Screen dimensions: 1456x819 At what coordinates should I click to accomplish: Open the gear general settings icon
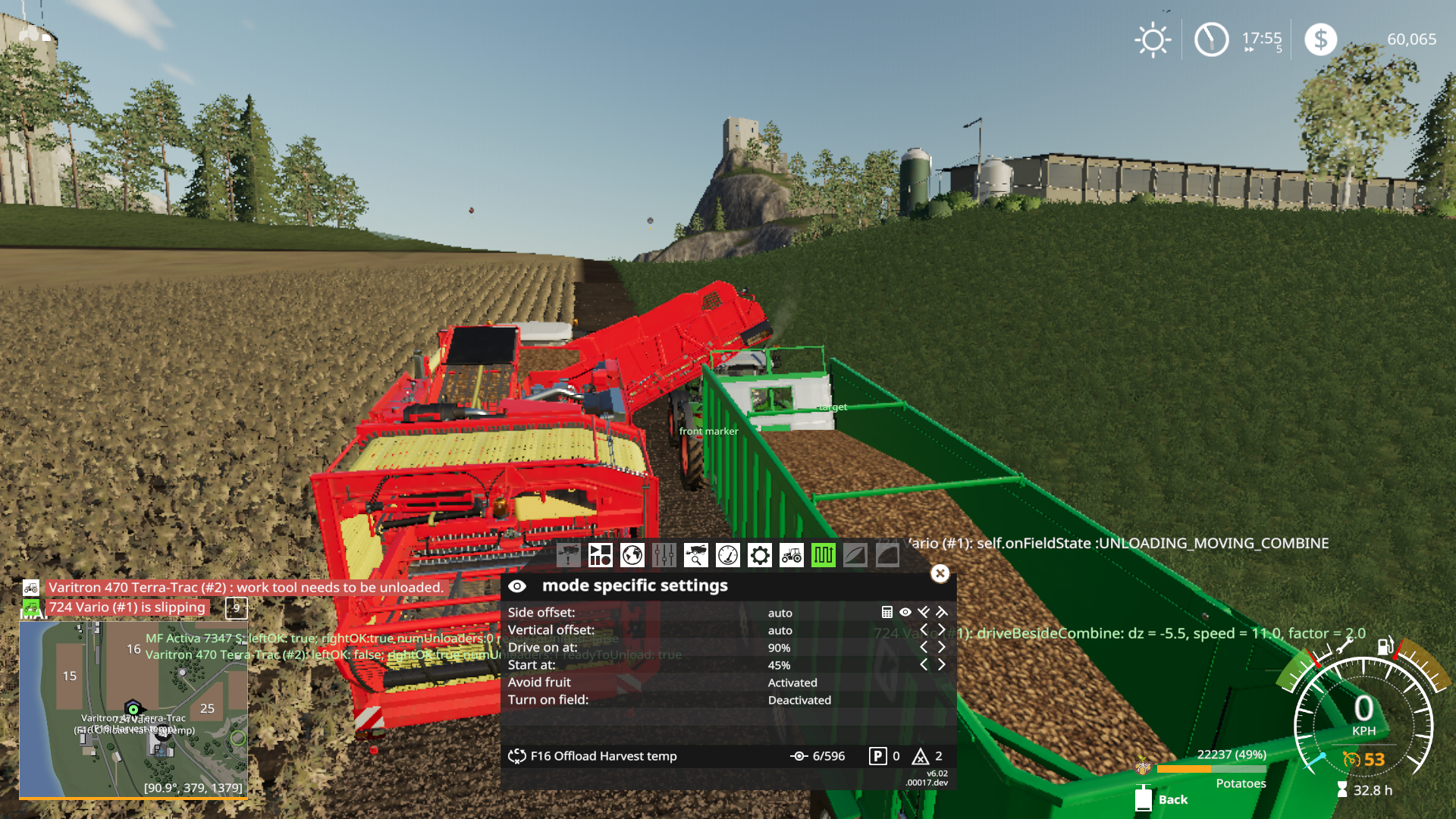click(x=760, y=556)
